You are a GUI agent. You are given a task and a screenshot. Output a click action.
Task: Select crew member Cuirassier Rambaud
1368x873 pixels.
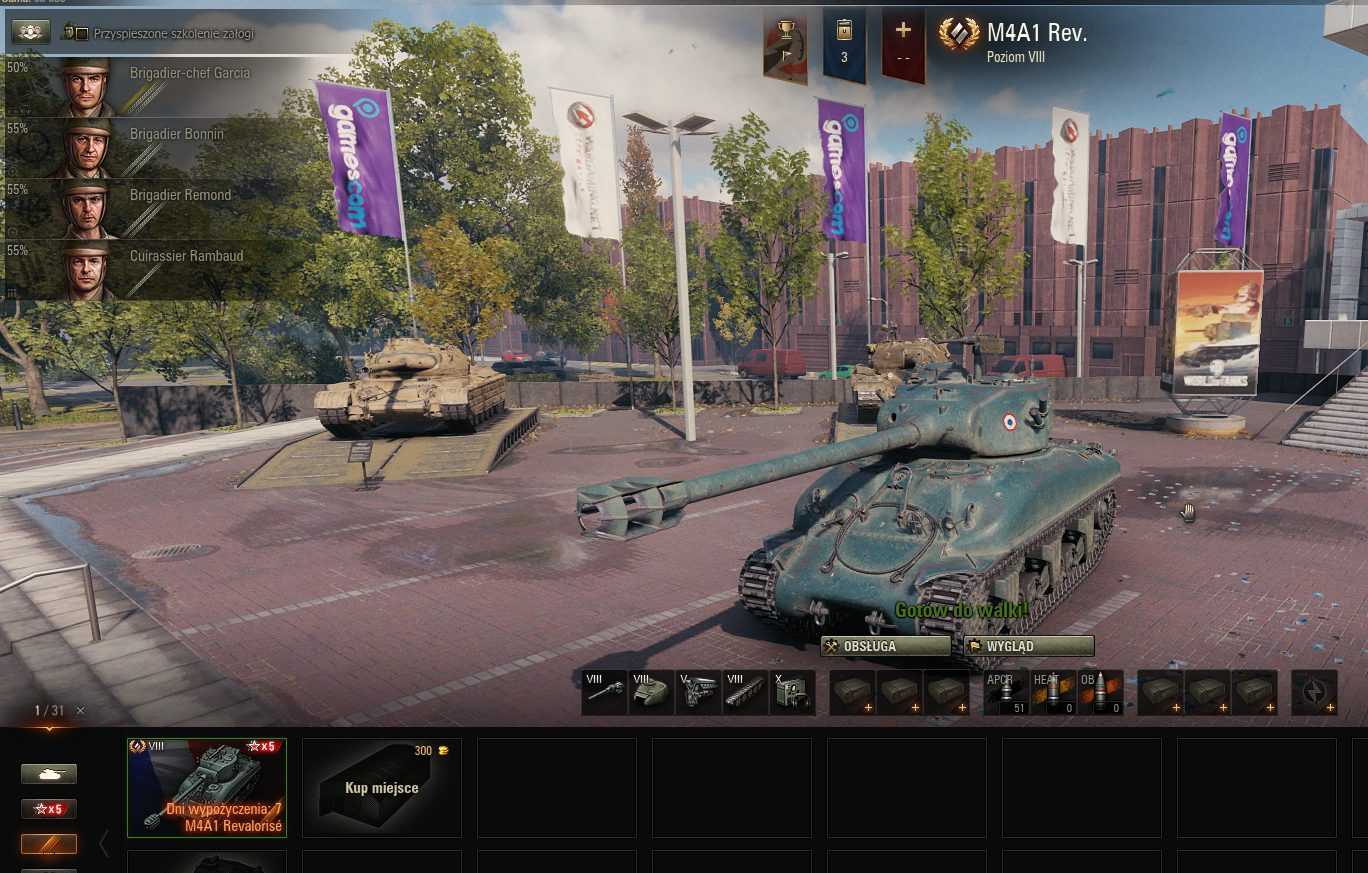pyautogui.click(x=150, y=270)
